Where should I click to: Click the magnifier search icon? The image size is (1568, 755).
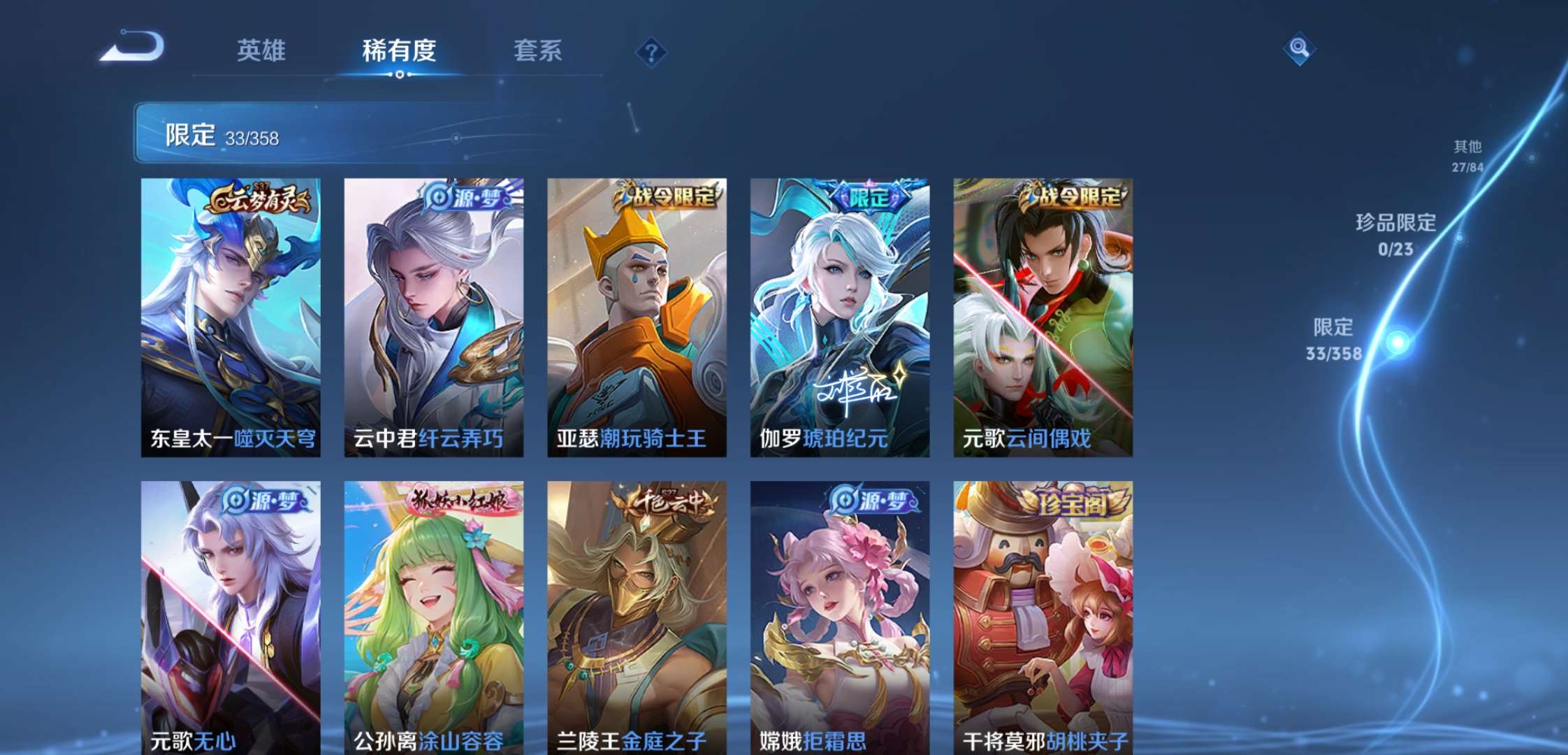pyautogui.click(x=1298, y=50)
